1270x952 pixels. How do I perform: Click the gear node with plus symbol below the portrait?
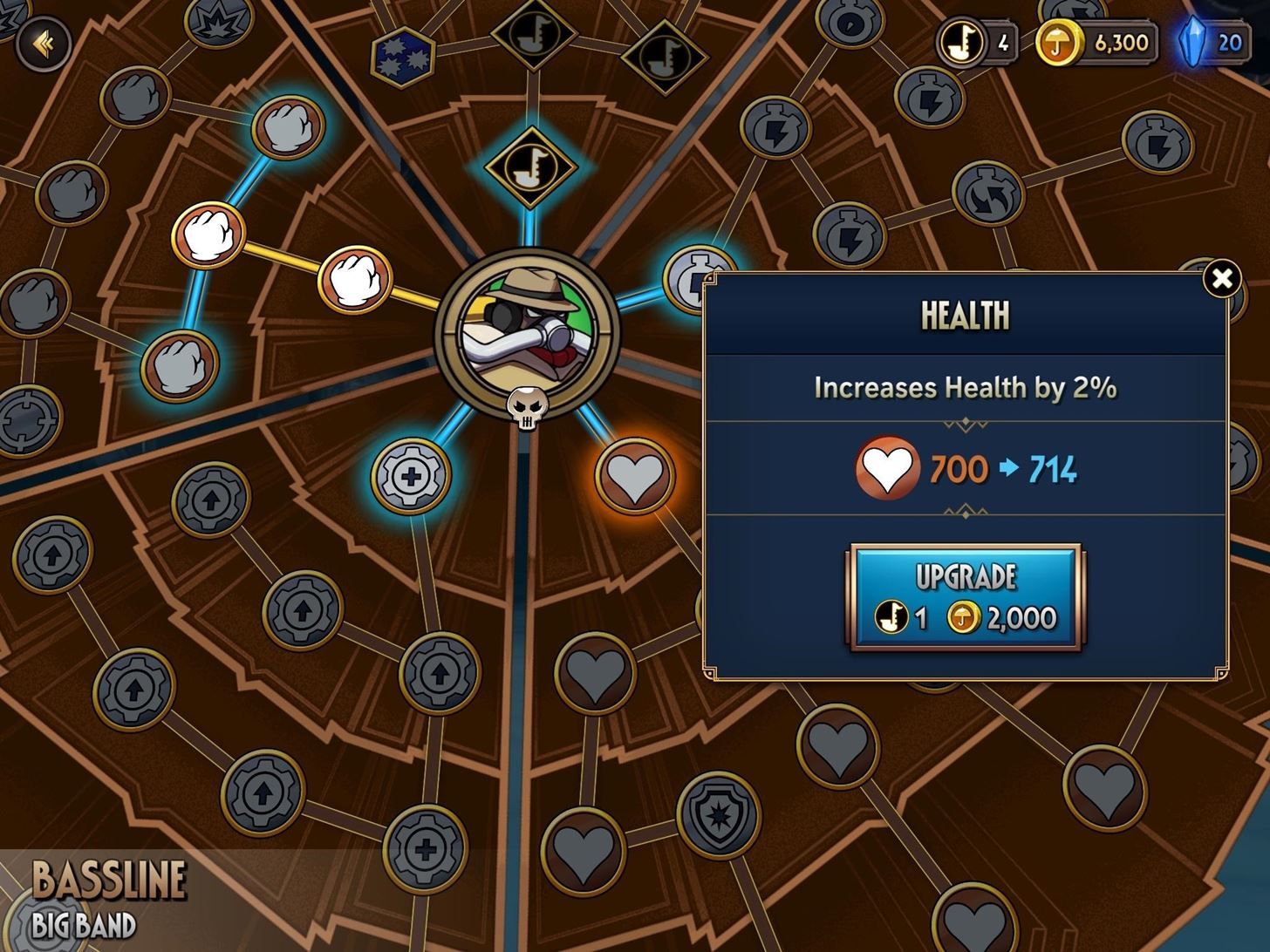pyautogui.click(x=410, y=475)
